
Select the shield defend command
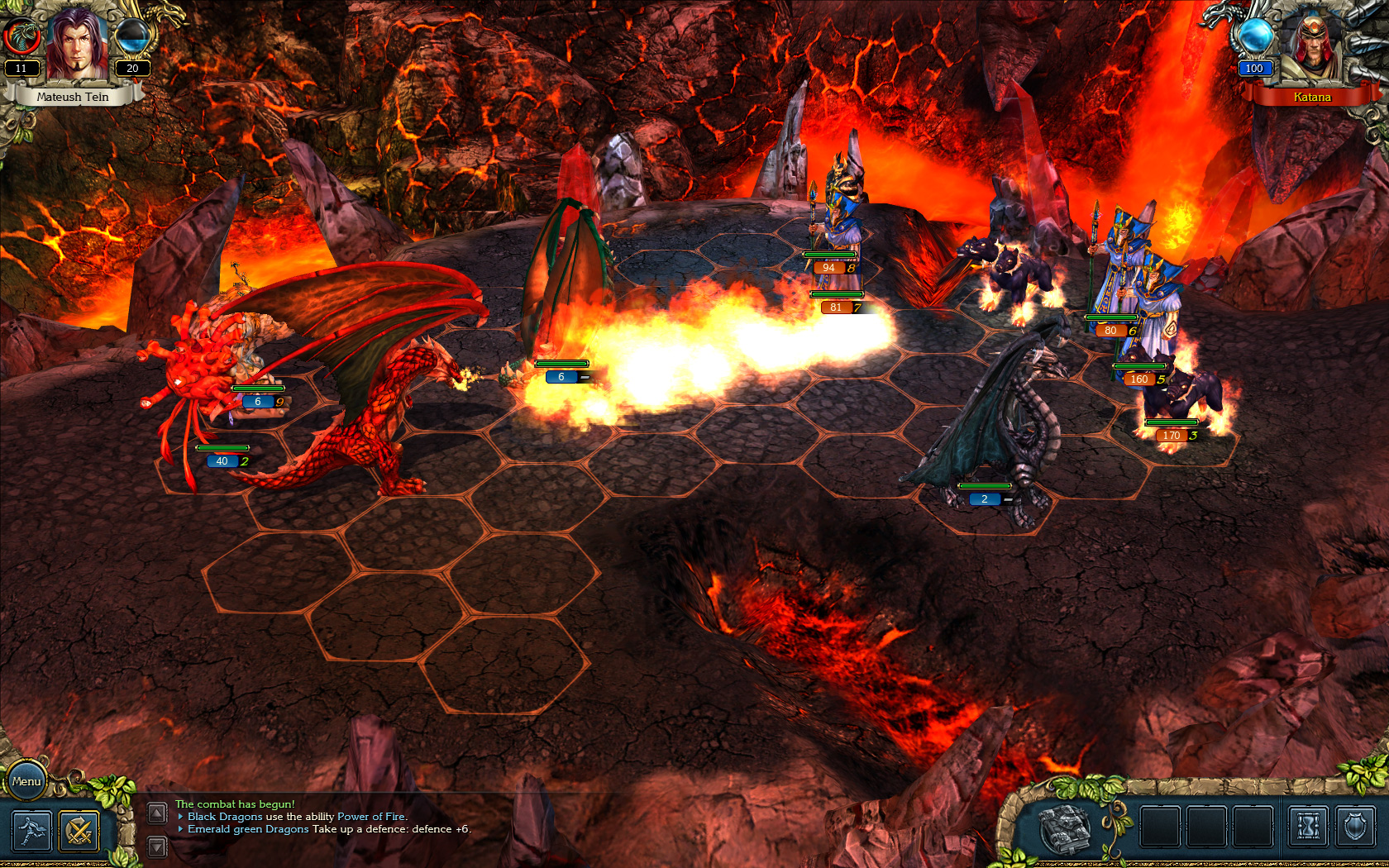[x=1356, y=827]
